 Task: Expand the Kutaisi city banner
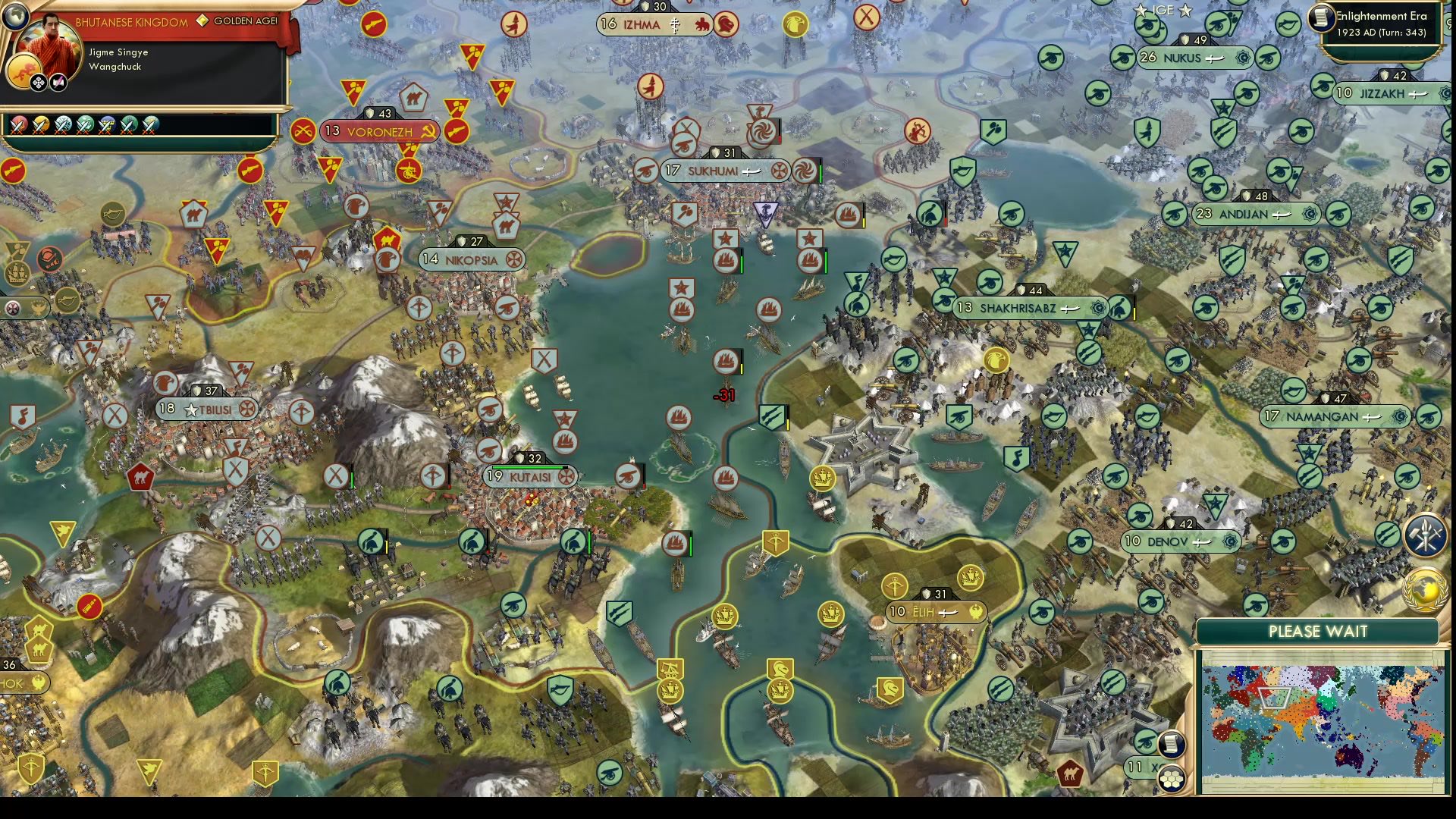coord(531,476)
